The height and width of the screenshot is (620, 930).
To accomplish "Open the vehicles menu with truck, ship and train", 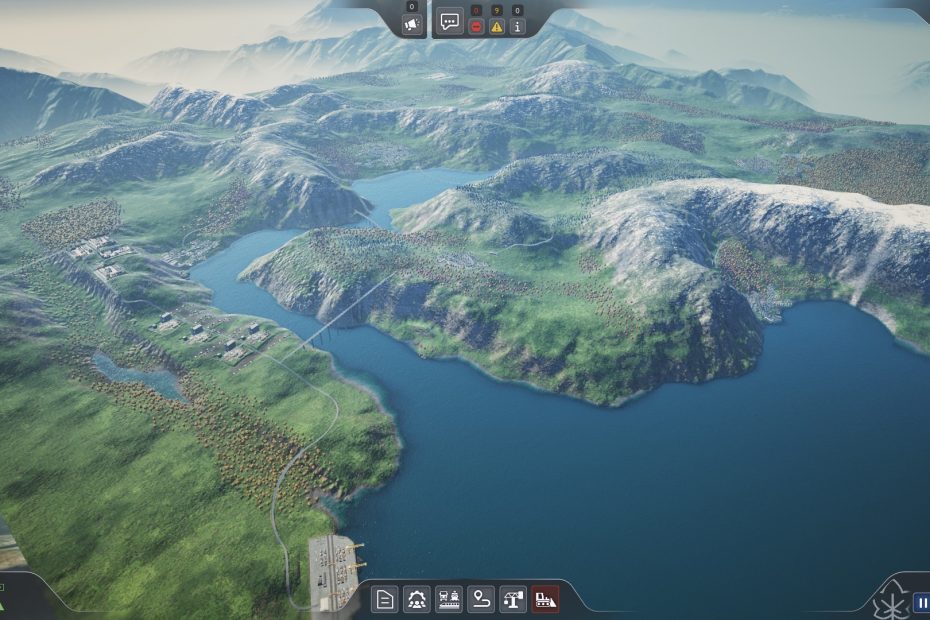I will (449, 599).
